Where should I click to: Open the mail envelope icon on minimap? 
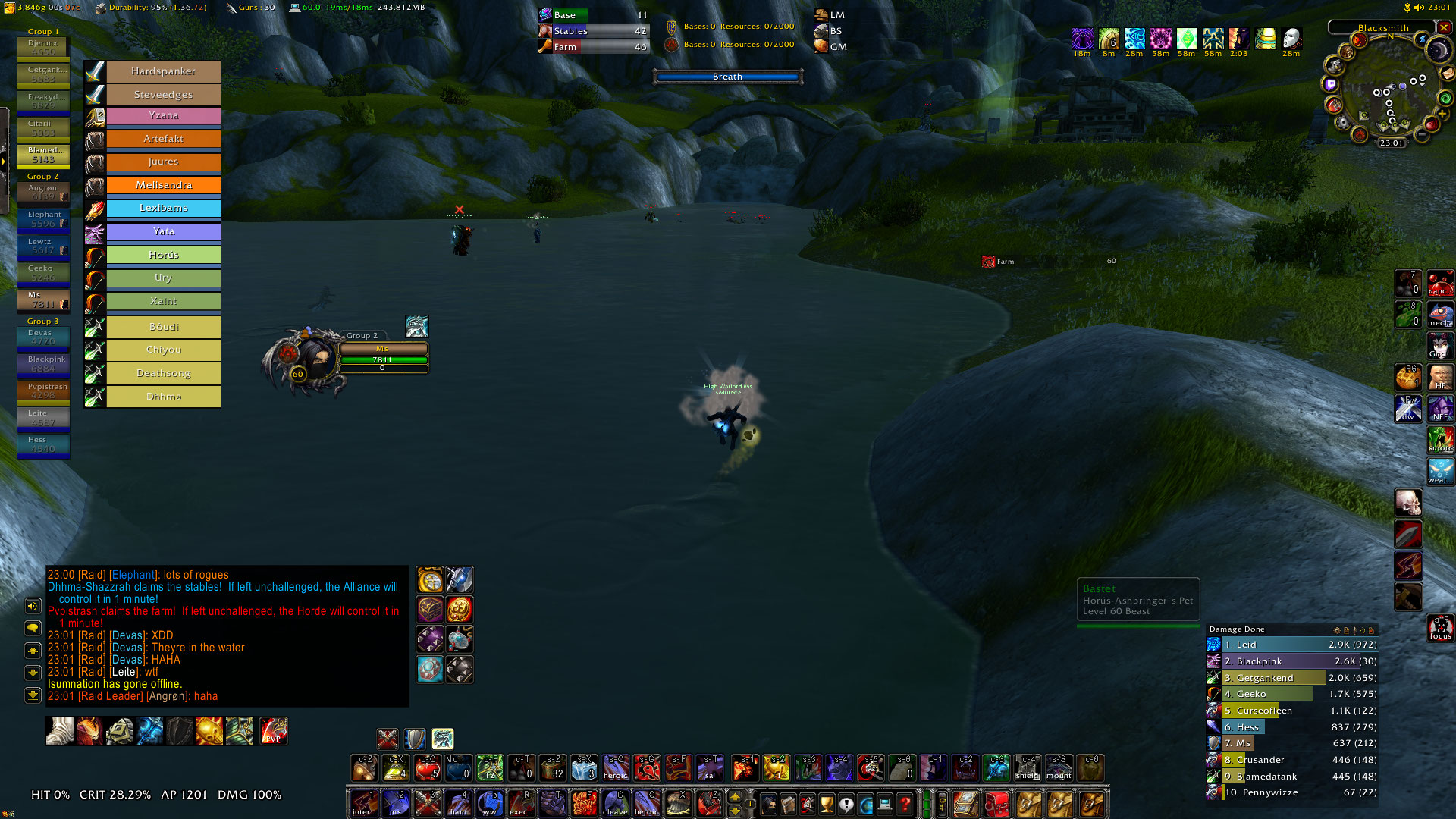[x=1448, y=74]
